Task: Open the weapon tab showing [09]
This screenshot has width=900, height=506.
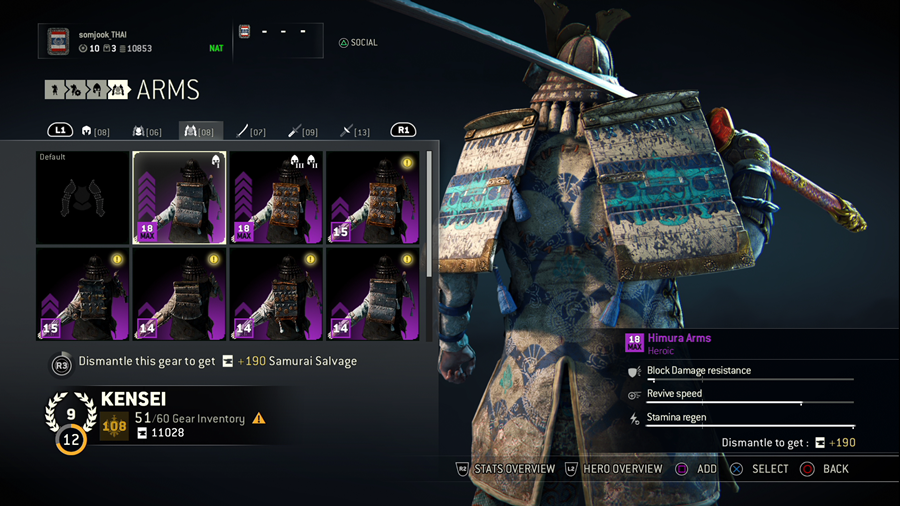Action: click(x=303, y=131)
